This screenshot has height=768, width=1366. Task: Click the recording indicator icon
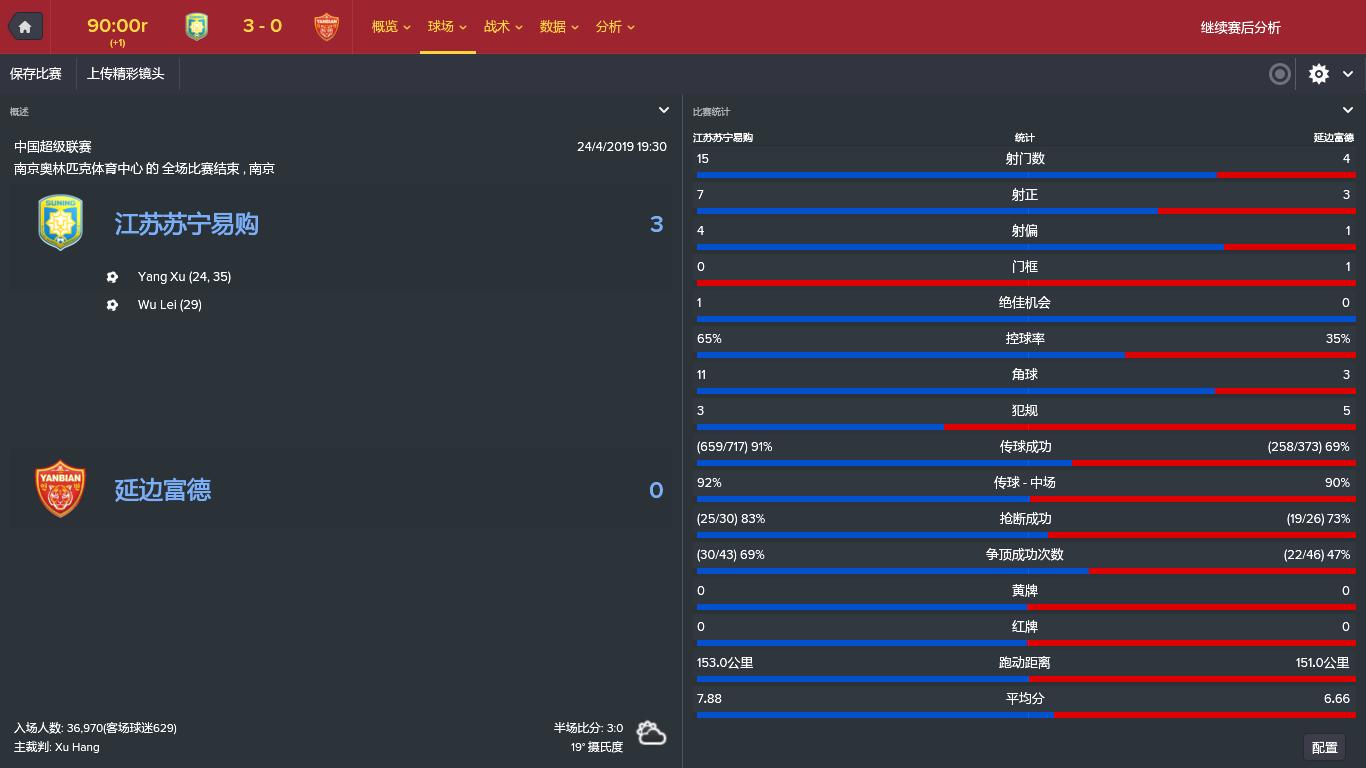[x=1279, y=74]
